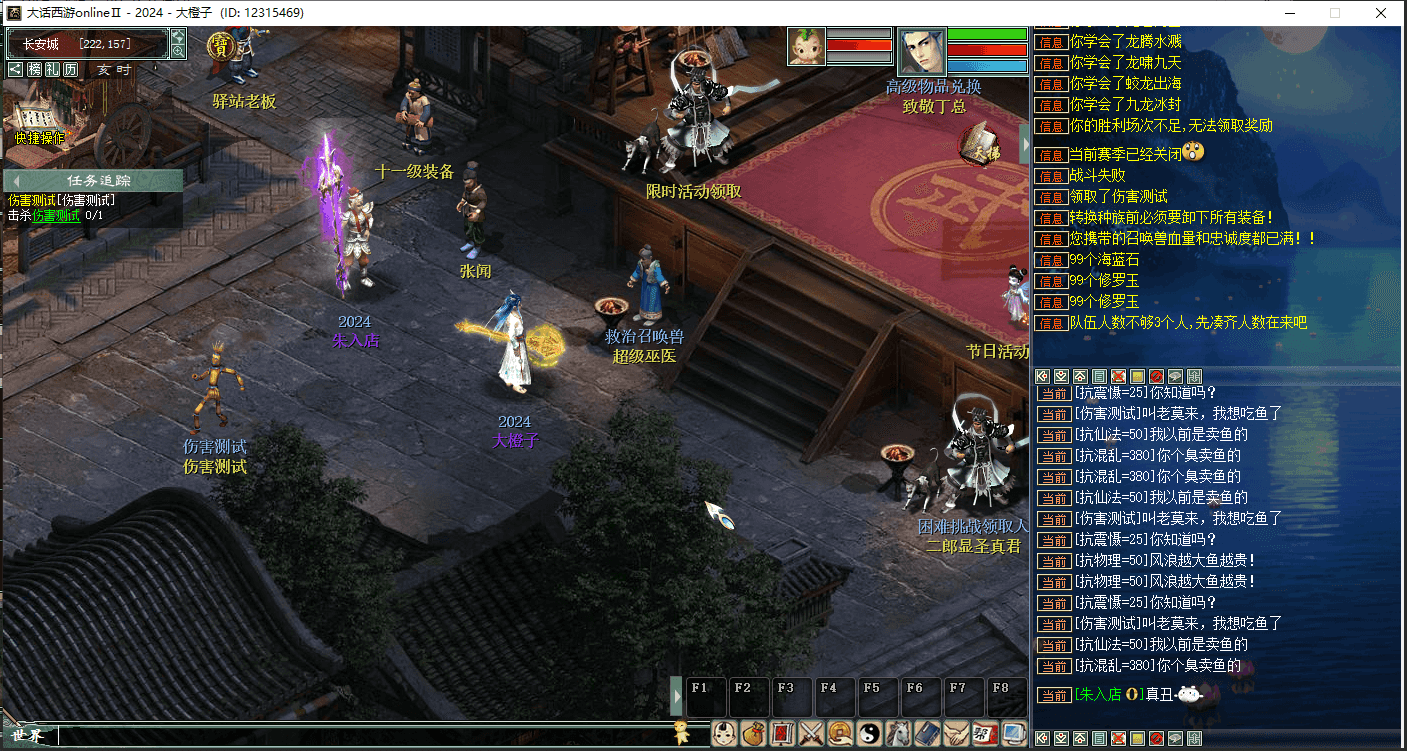The height and width of the screenshot is (751, 1407).
Task: Open the 历 calendar button
Action: [x=71, y=69]
